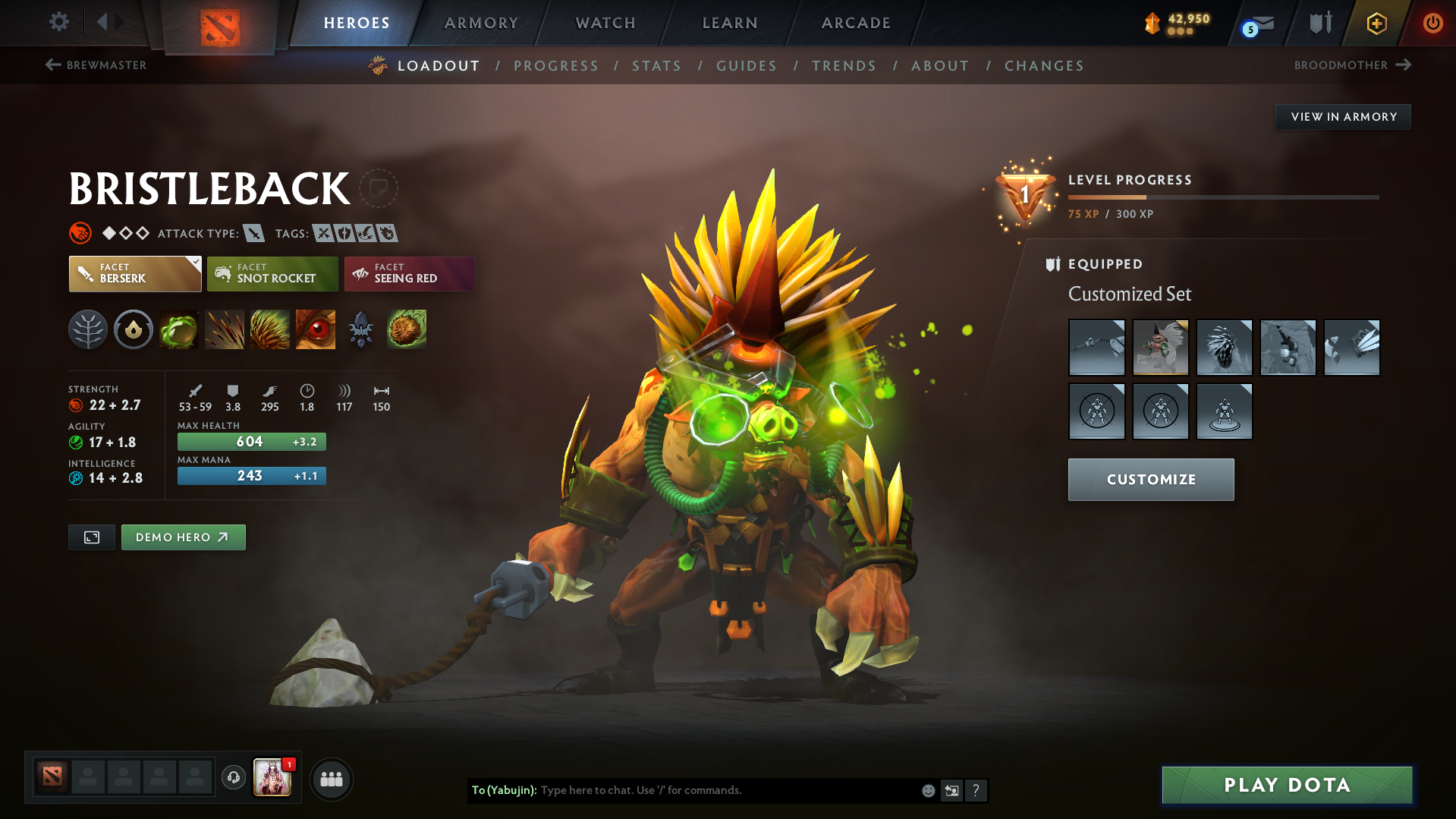Open the STATS section of hero page
Screen dimensions: 1456x819
(x=656, y=66)
